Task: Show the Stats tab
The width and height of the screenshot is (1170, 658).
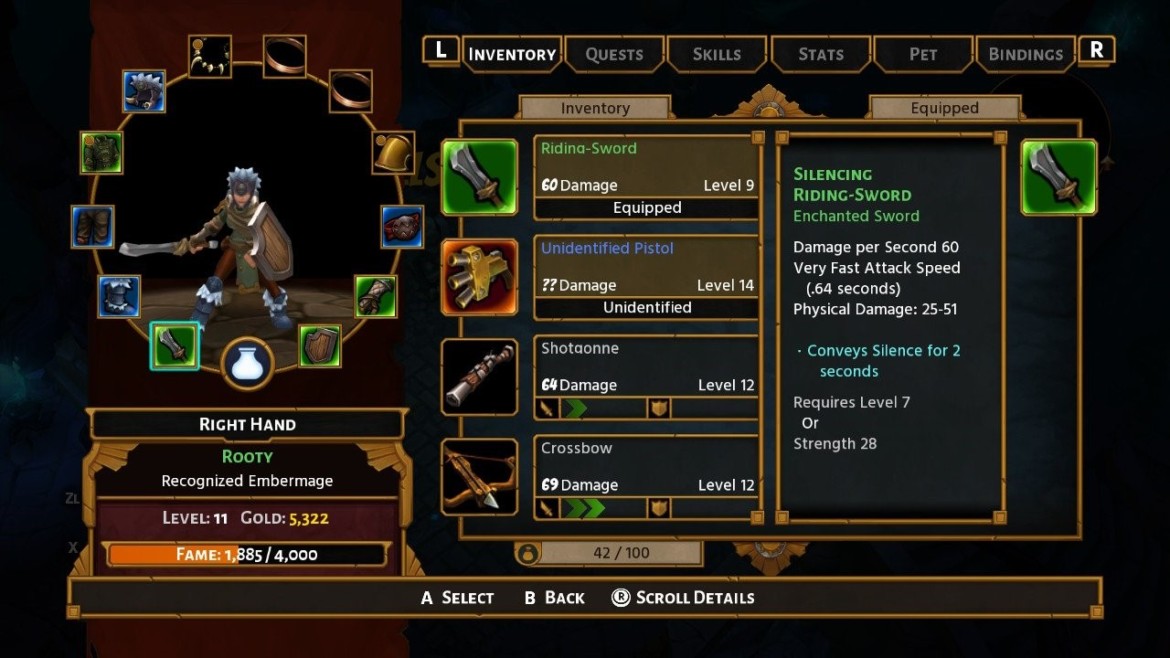Action: tap(821, 54)
